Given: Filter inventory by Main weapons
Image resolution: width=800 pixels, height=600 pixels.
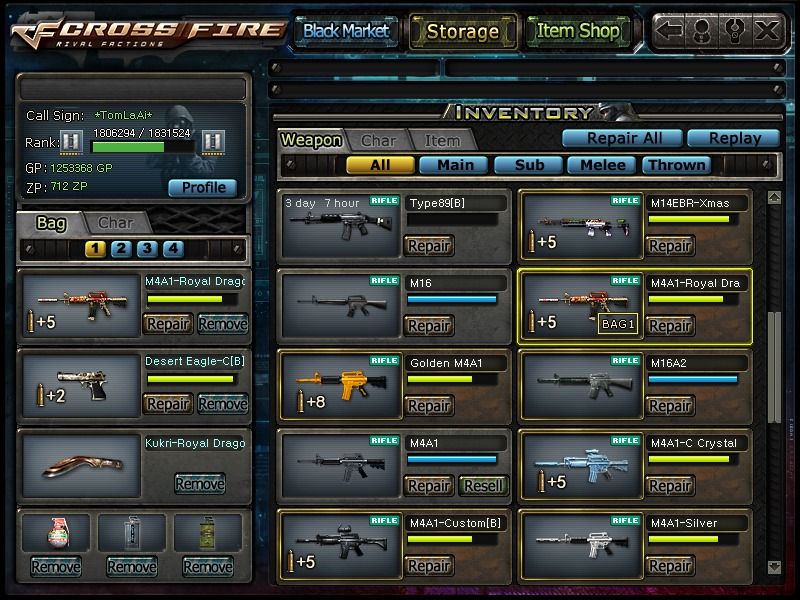Looking at the screenshot, I should [454, 165].
